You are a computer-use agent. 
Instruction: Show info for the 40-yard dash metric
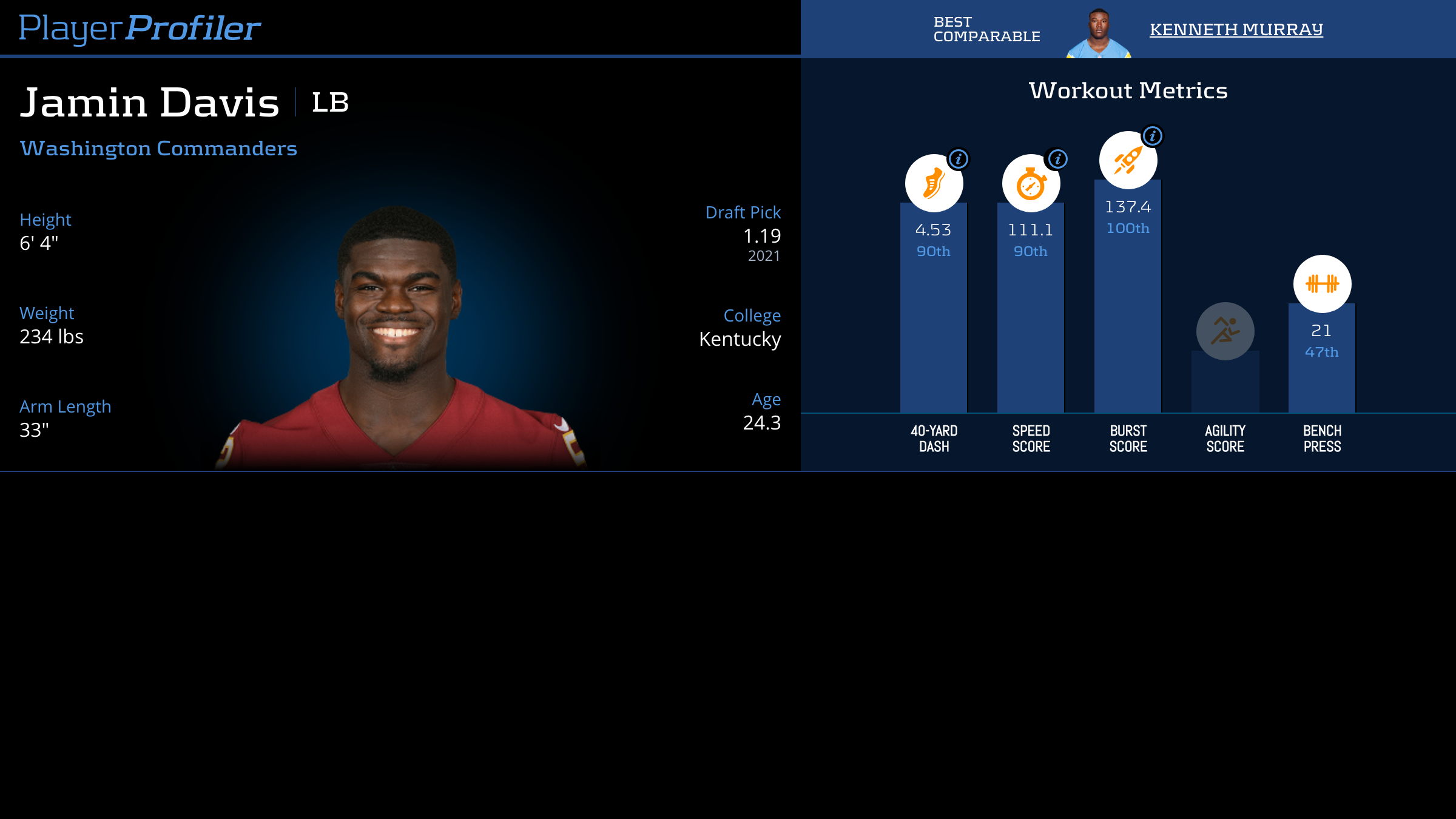(959, 160)
